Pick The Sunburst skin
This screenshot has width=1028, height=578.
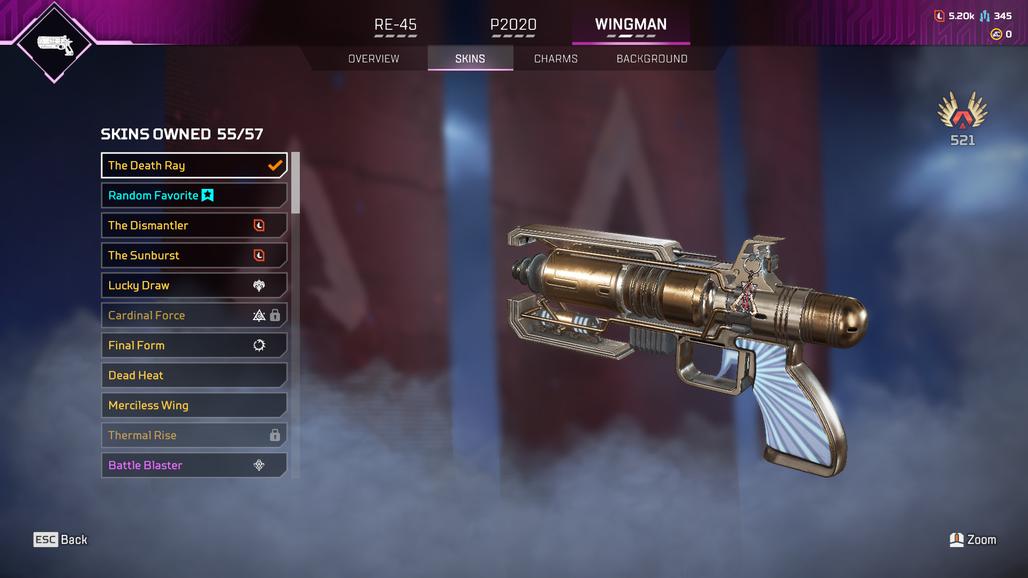click(x=194, y=256)
